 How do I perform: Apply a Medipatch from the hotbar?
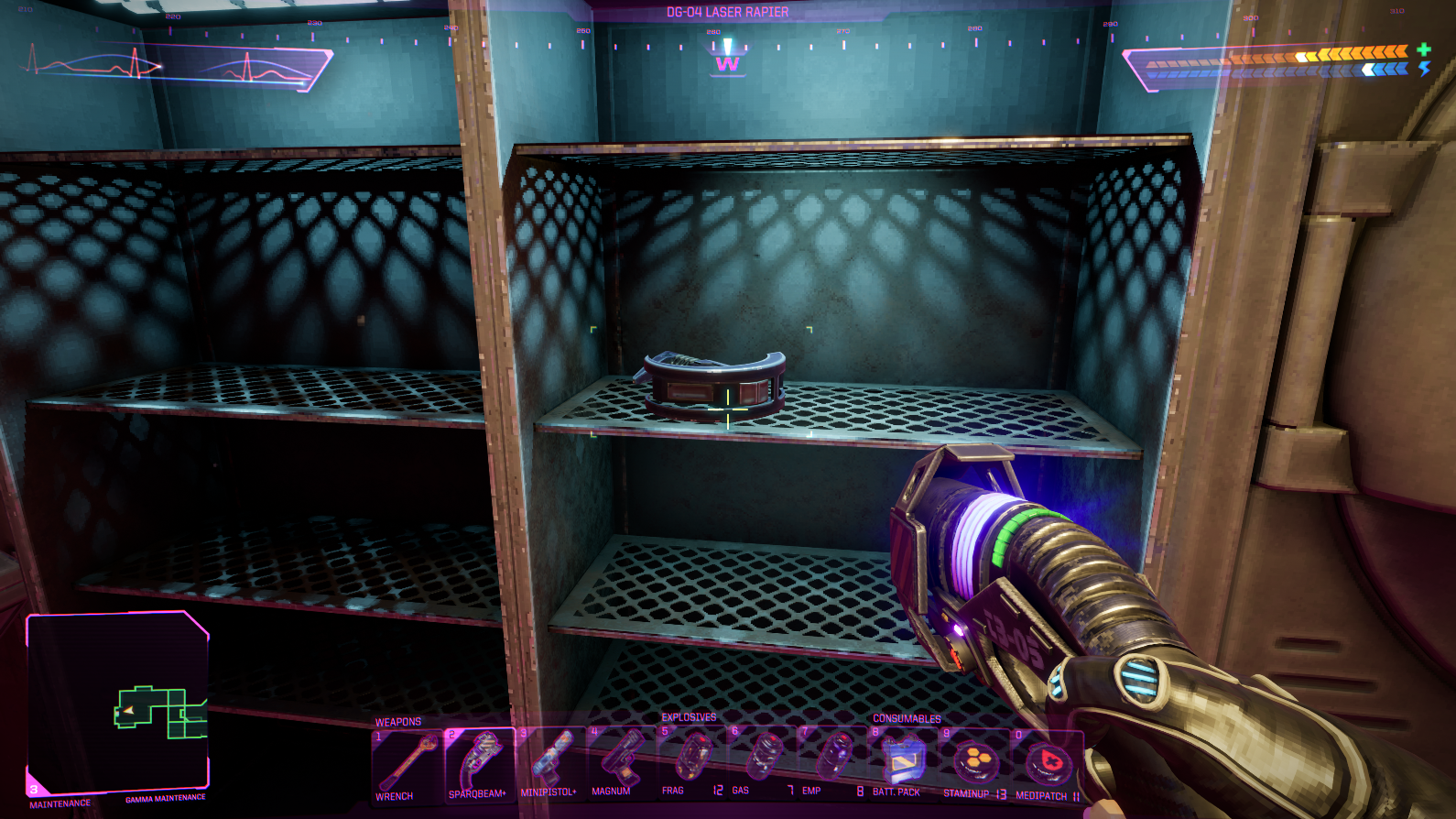tap(1047, 763)
